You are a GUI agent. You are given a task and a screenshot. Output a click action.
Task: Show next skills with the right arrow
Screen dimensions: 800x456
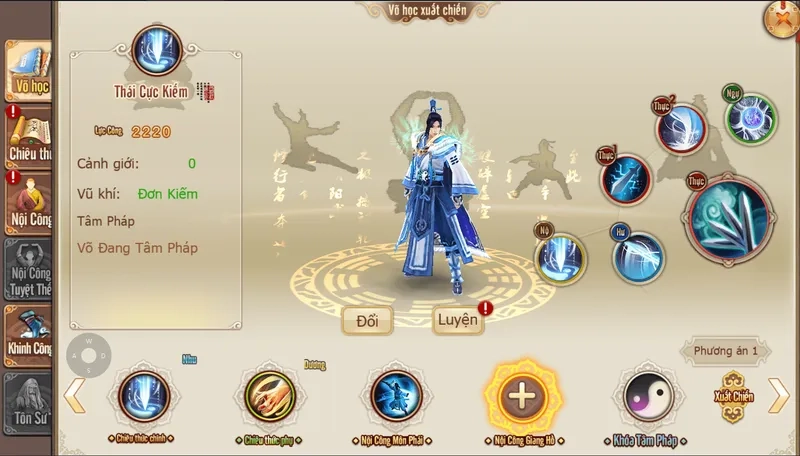(778, 395)
